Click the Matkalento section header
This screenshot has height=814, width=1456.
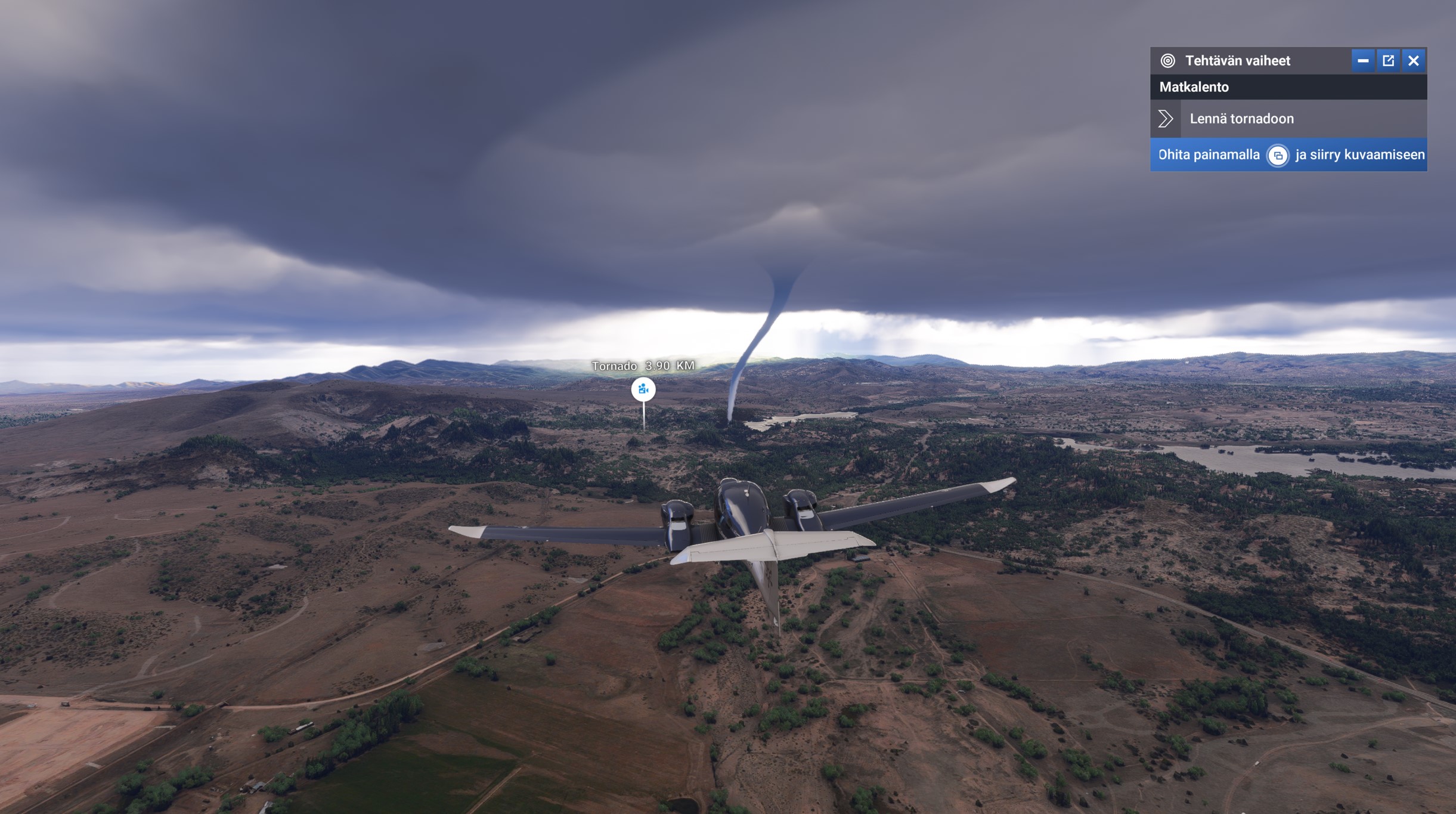tap(1288, 87)
